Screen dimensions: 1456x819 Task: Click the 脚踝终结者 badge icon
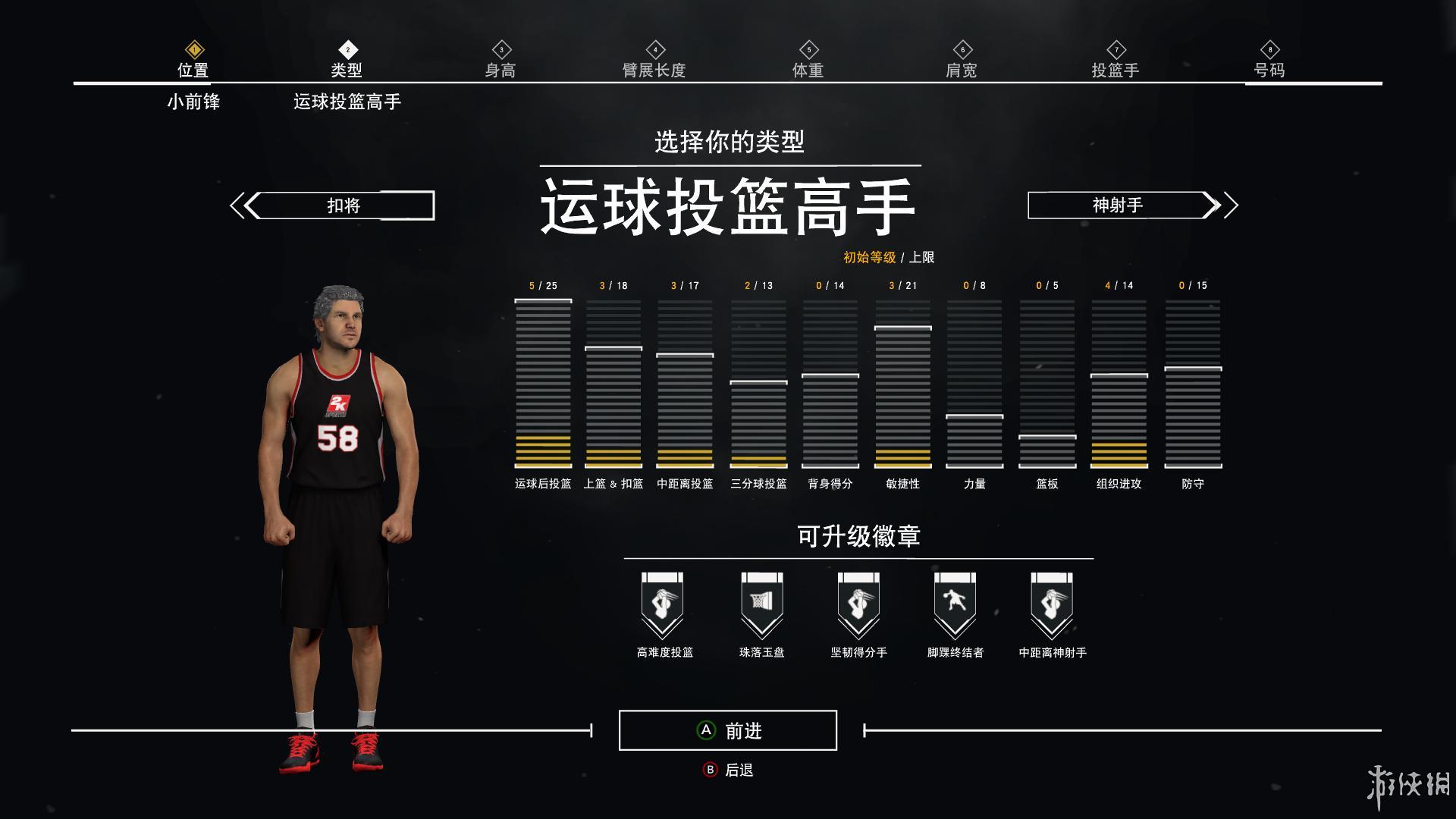(955, 603)
